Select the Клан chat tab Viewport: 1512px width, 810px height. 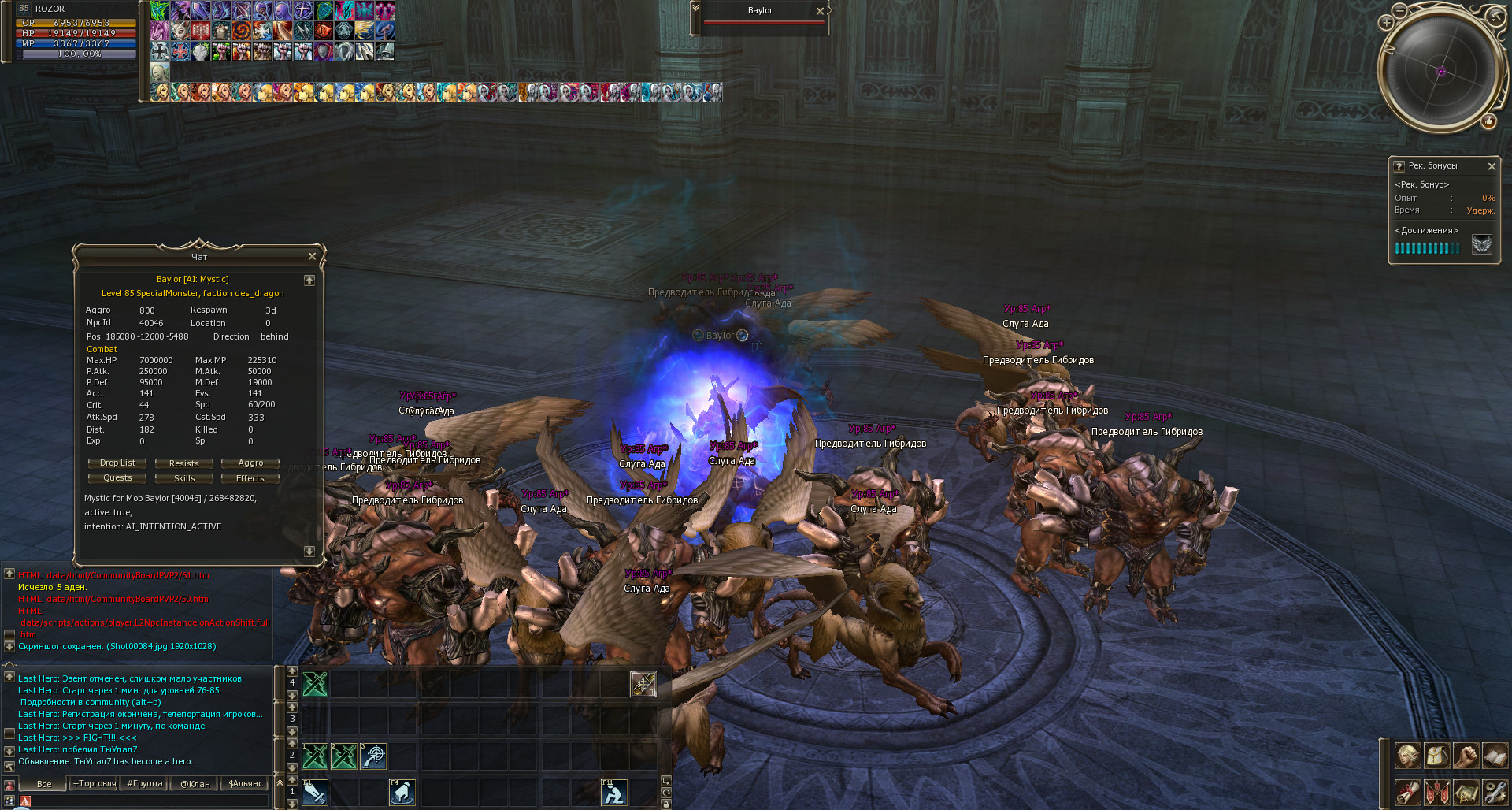[x=195, y=784]
